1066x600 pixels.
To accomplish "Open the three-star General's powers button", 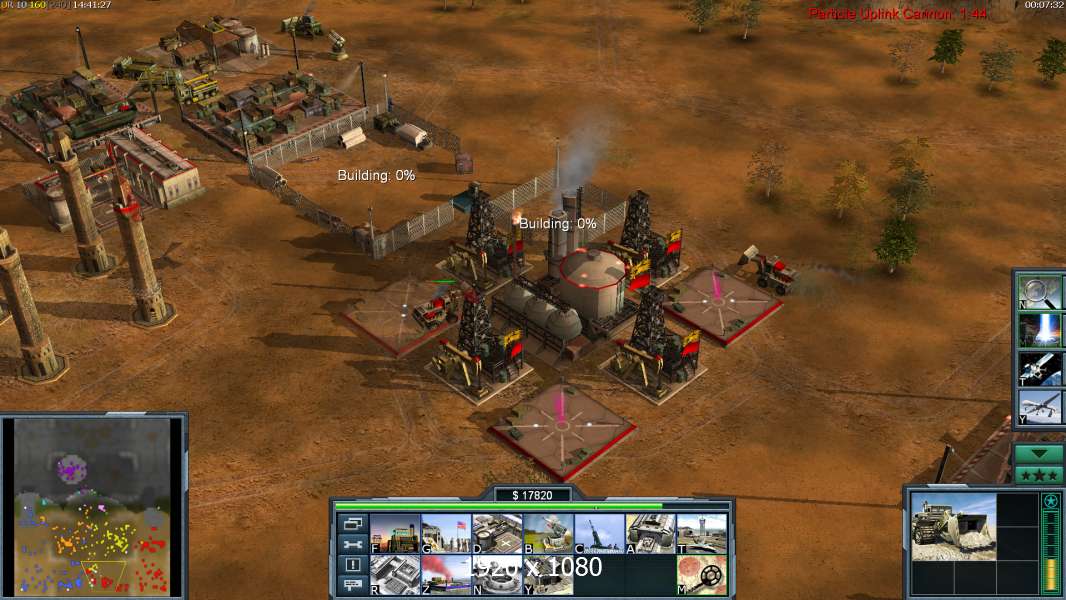I will pos(1038,475).
